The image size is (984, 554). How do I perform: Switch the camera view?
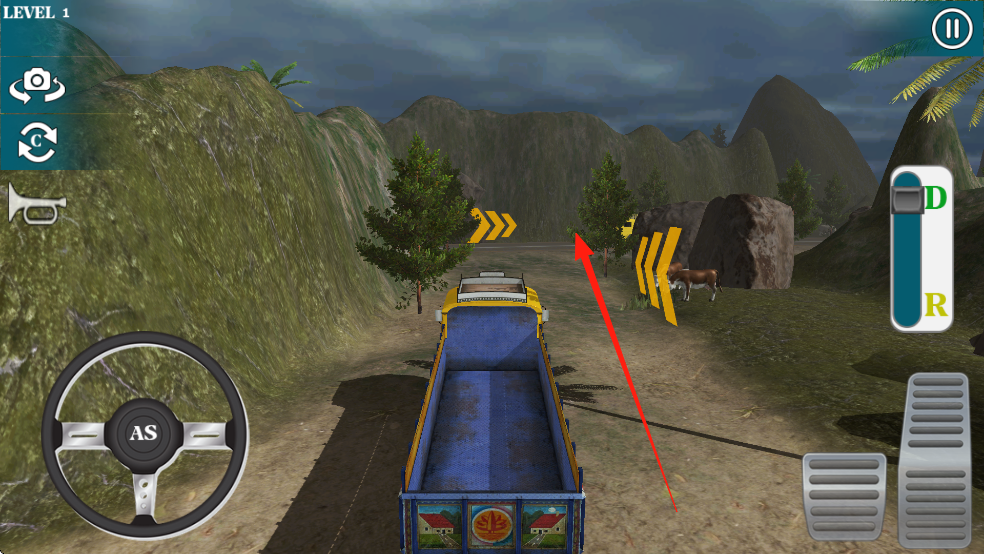[x=37, y=85]
